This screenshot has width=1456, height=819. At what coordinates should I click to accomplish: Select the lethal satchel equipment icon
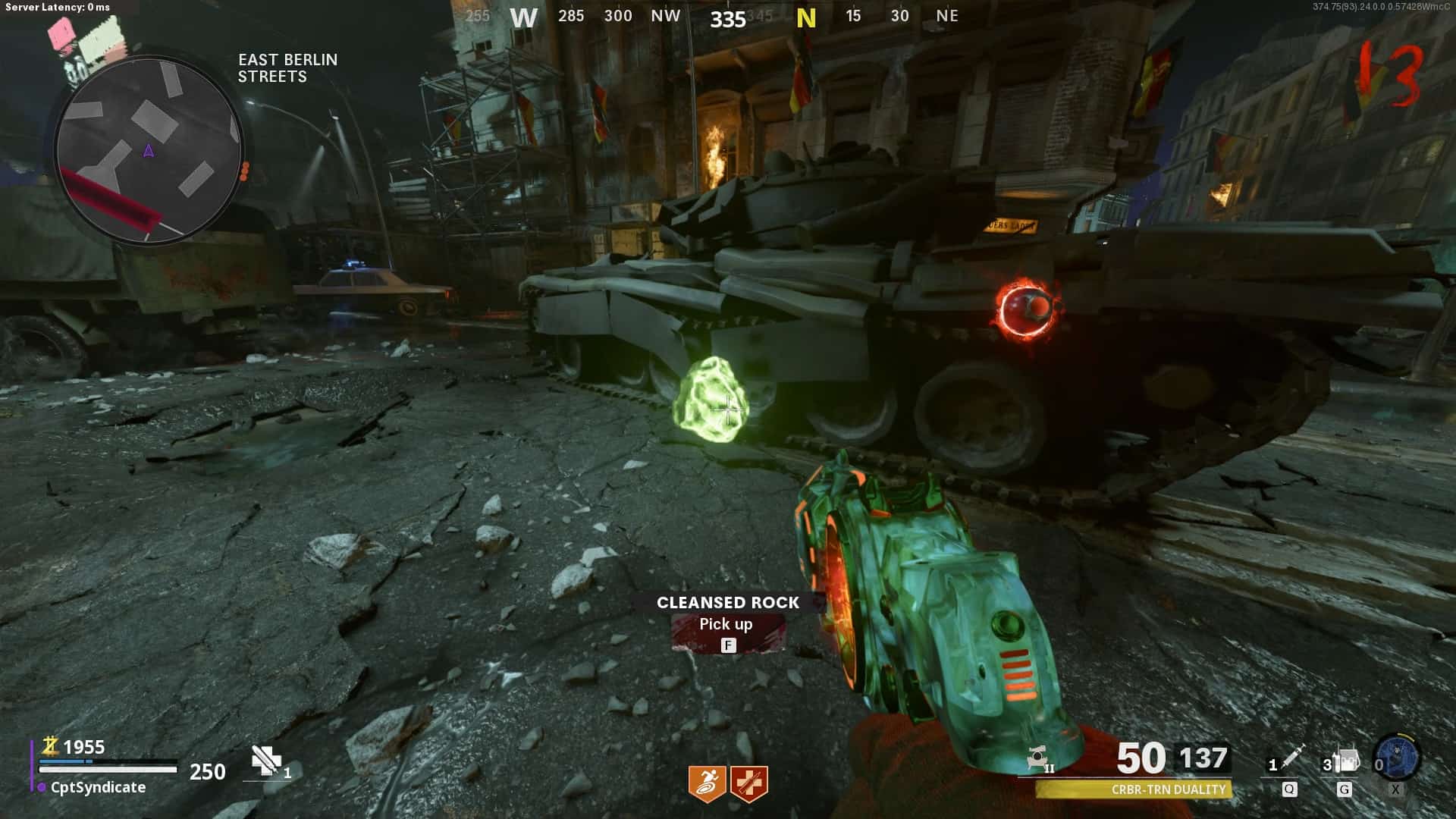pos(1347,761)
